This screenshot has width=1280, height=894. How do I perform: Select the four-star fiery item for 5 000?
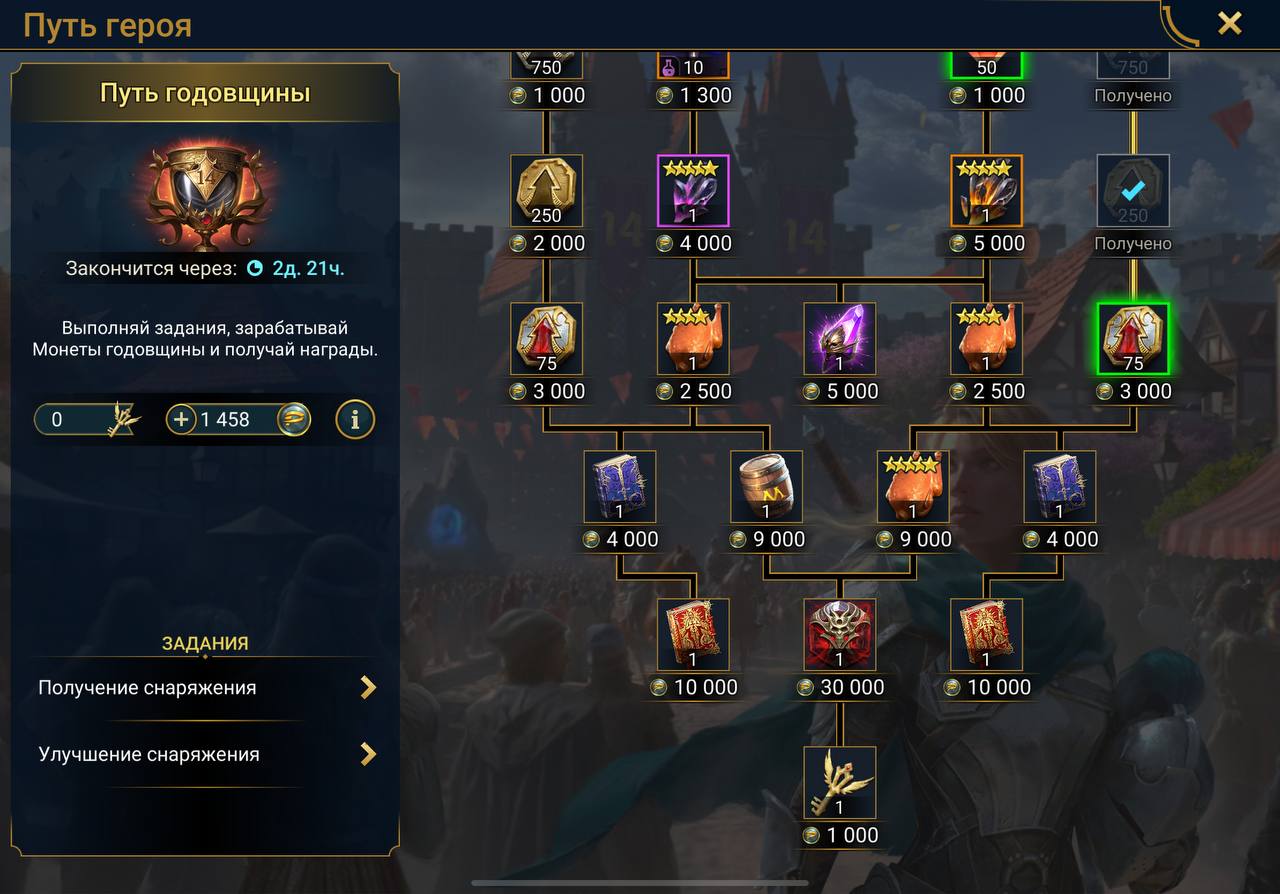[x=986, y=191]
